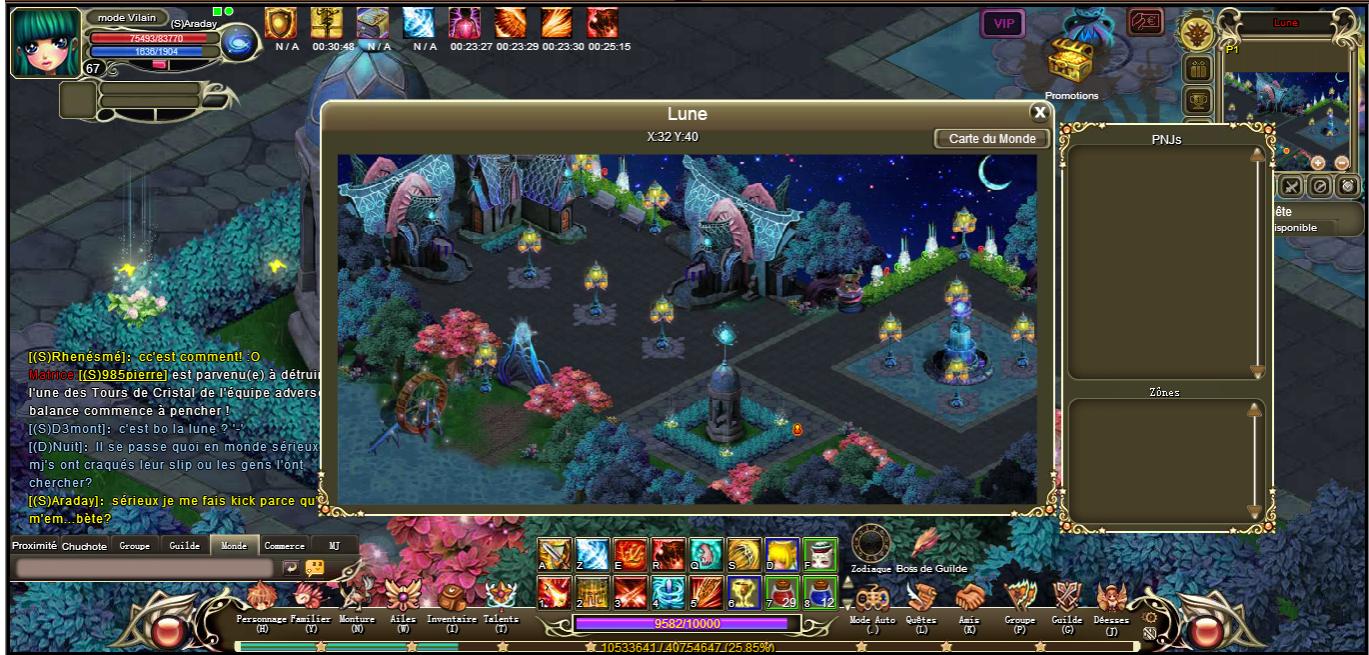Open the Zodiaque menu
This screenshot has width=1369, height=655.
click(870, 544)
